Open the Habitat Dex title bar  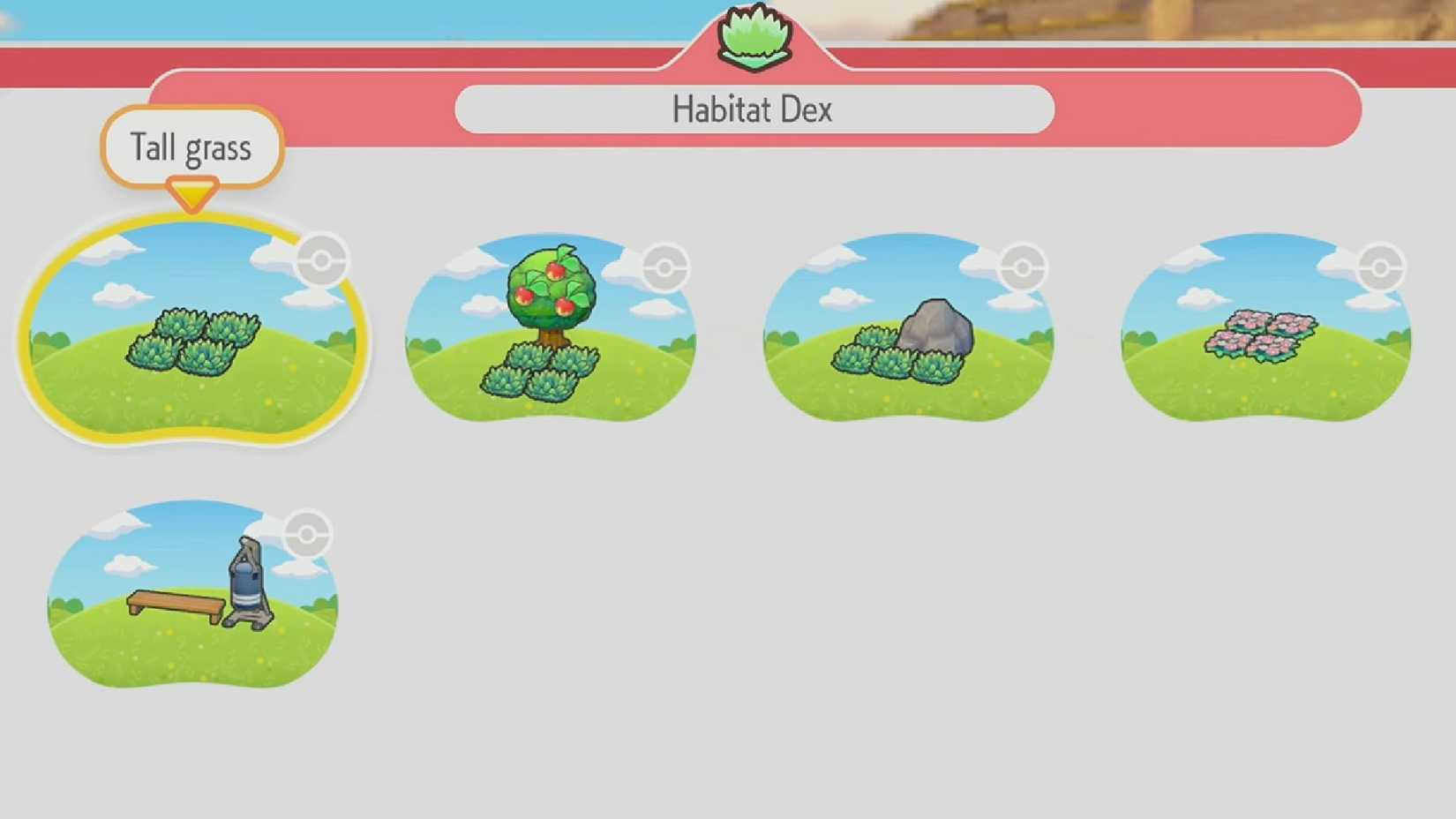pos(753,108)
